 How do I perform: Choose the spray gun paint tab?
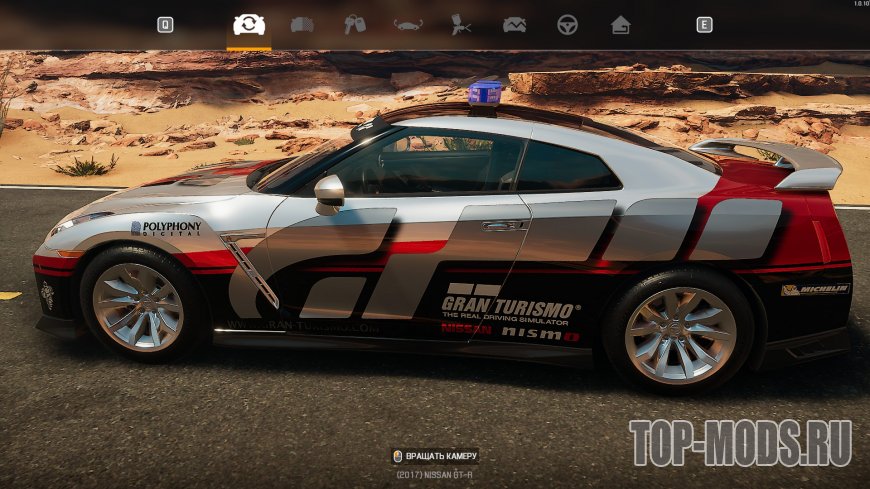(461, 25)
